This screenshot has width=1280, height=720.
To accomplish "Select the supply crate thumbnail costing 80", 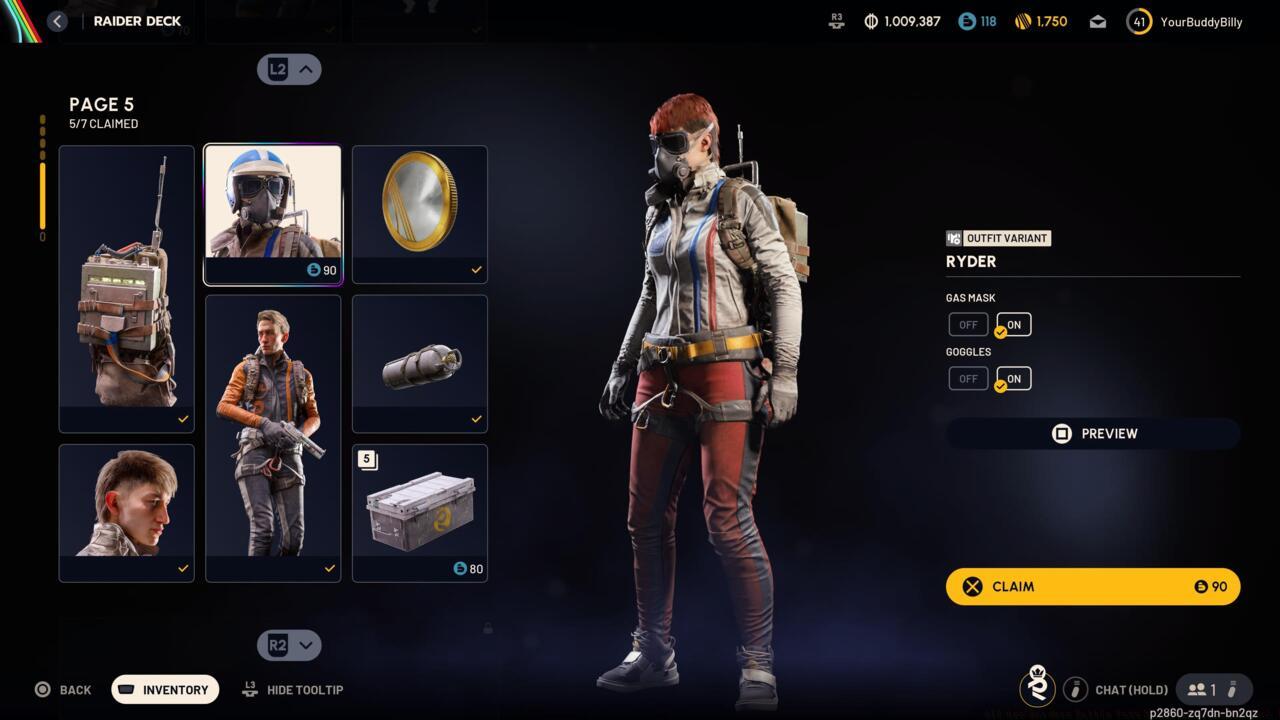I will [x=419, y=512].
